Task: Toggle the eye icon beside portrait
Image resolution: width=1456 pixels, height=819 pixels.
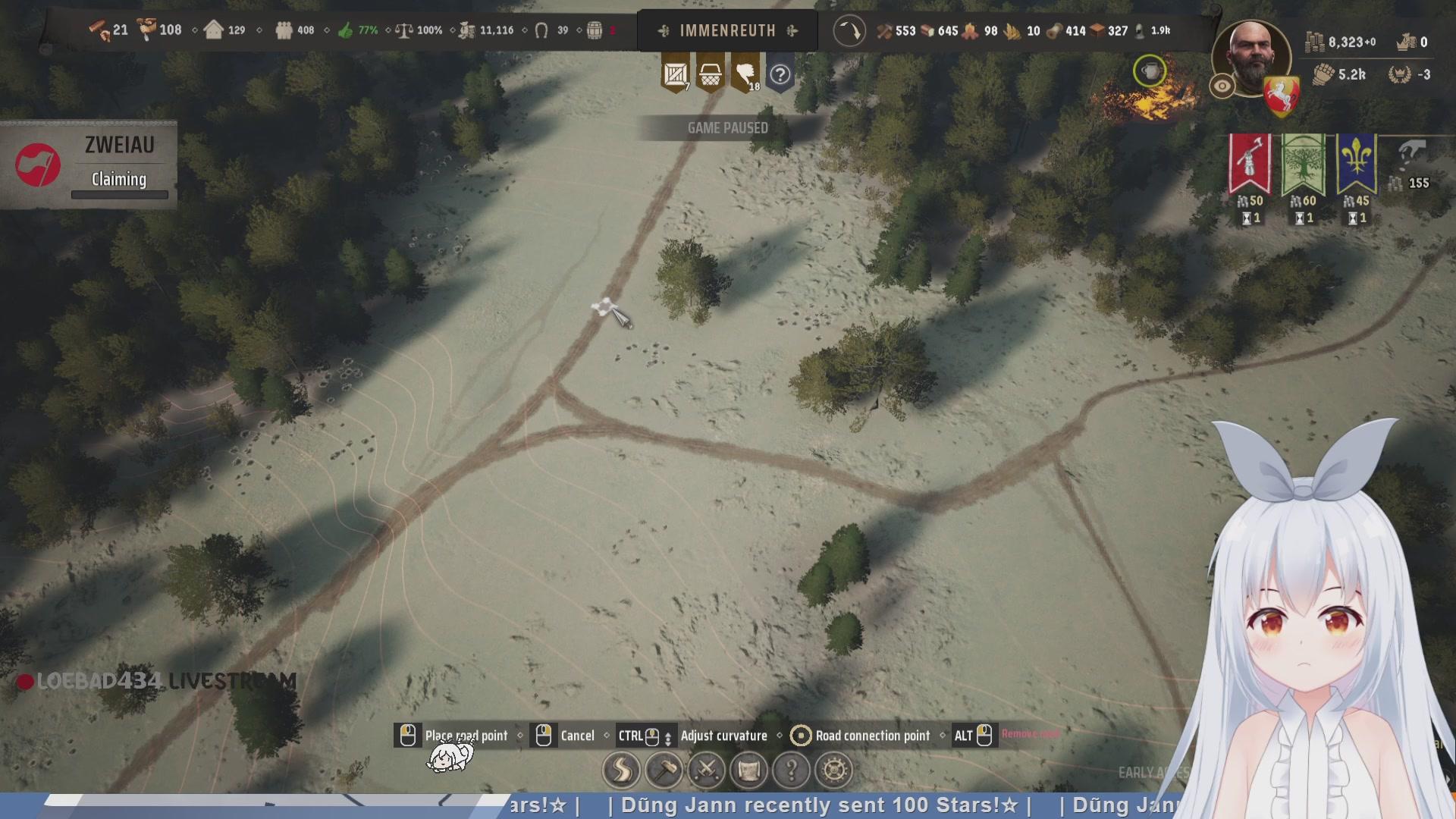Action: point(1222,86)
